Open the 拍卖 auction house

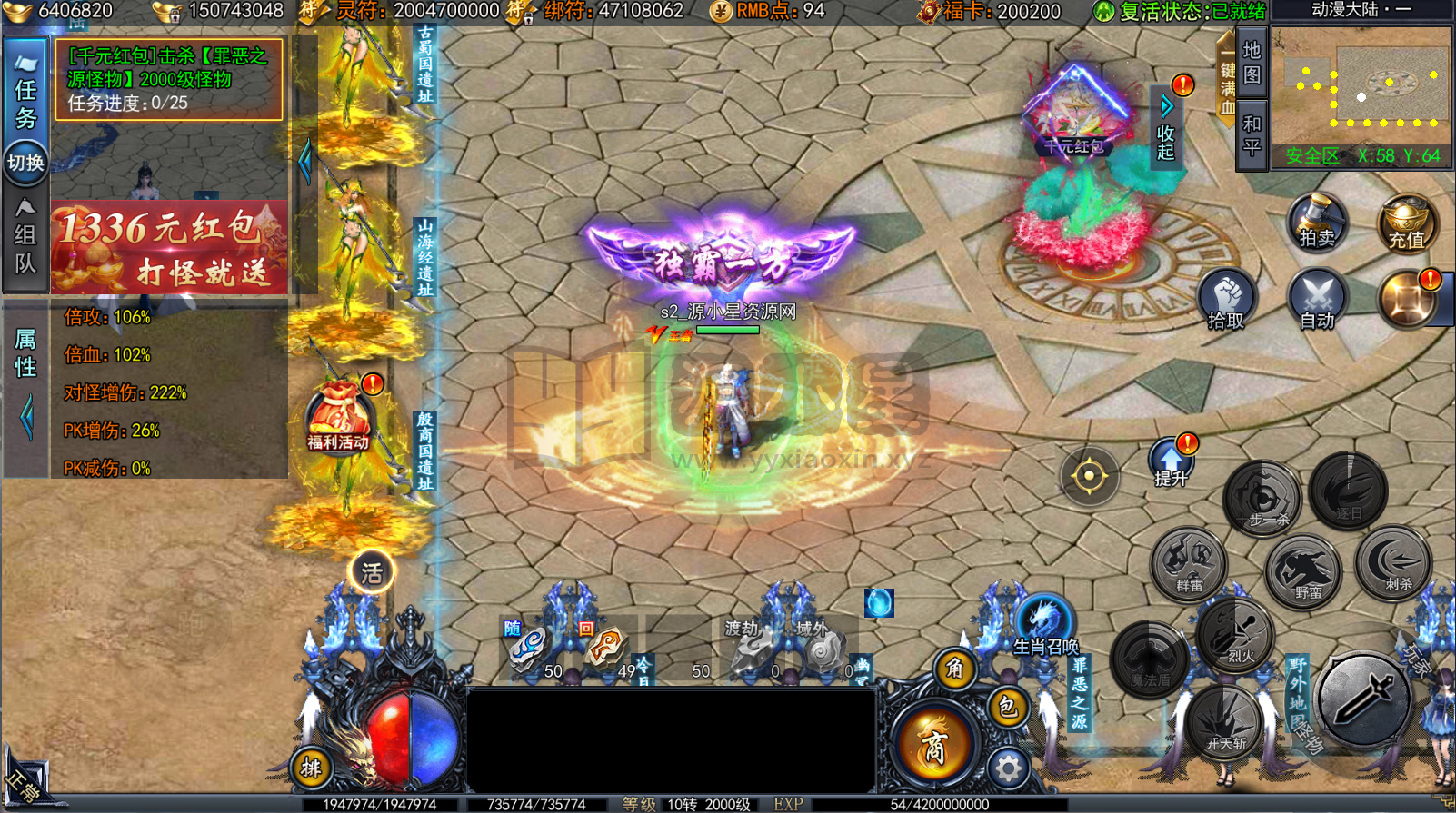tap(1316, 223)
